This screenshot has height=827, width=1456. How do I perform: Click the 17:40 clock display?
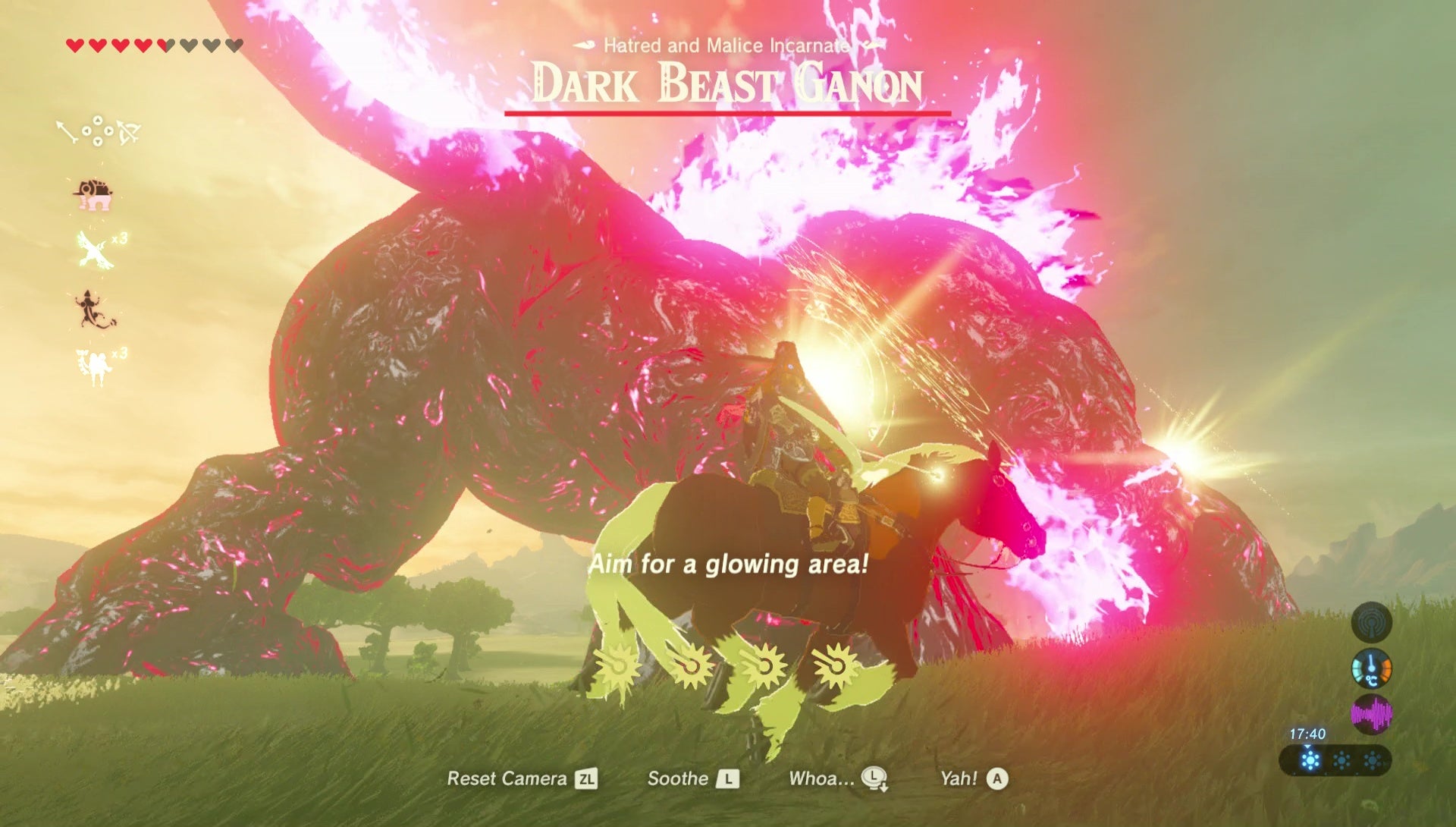click(1307, 733)
